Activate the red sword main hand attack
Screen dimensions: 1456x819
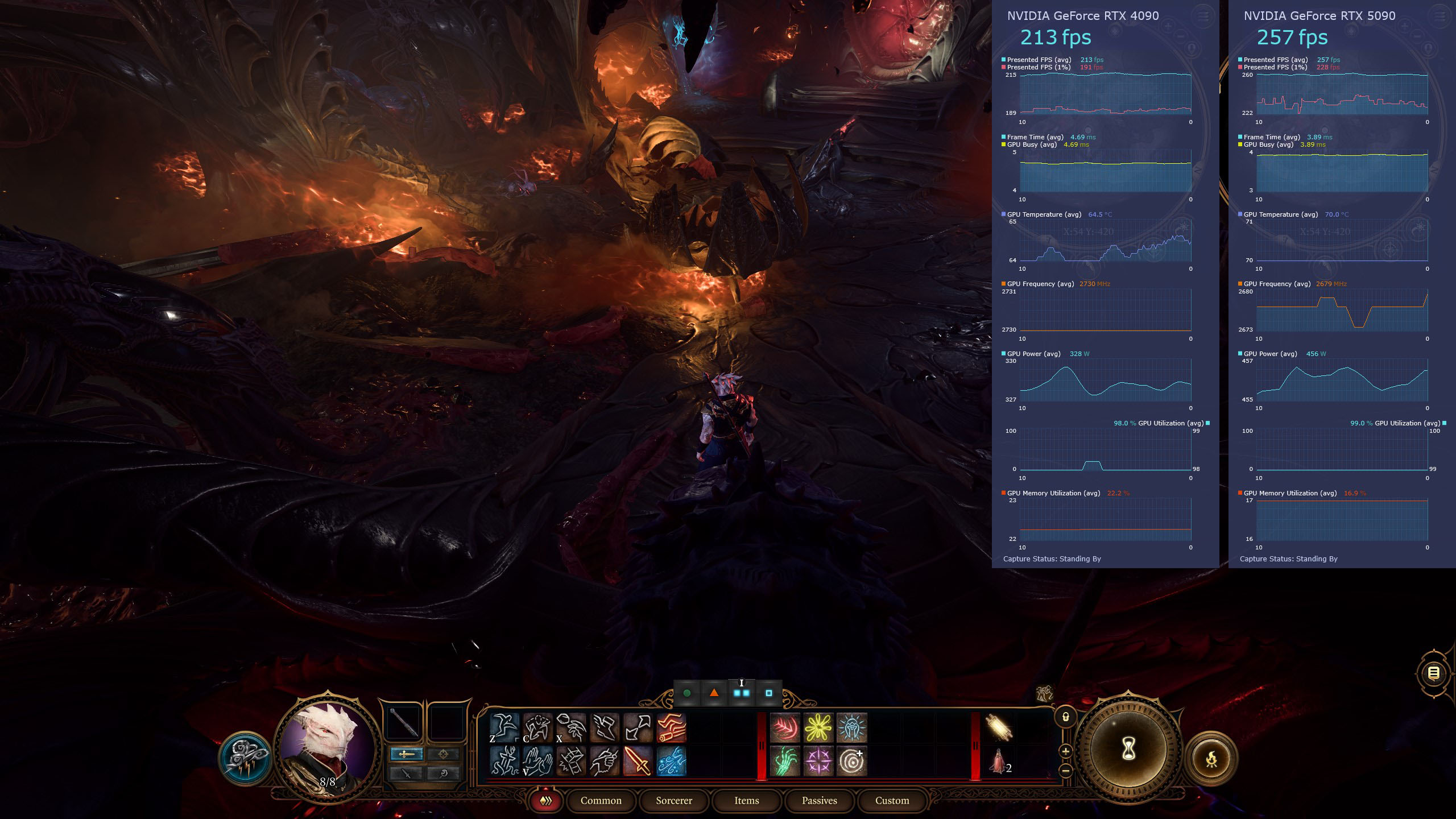pos(638,761)
